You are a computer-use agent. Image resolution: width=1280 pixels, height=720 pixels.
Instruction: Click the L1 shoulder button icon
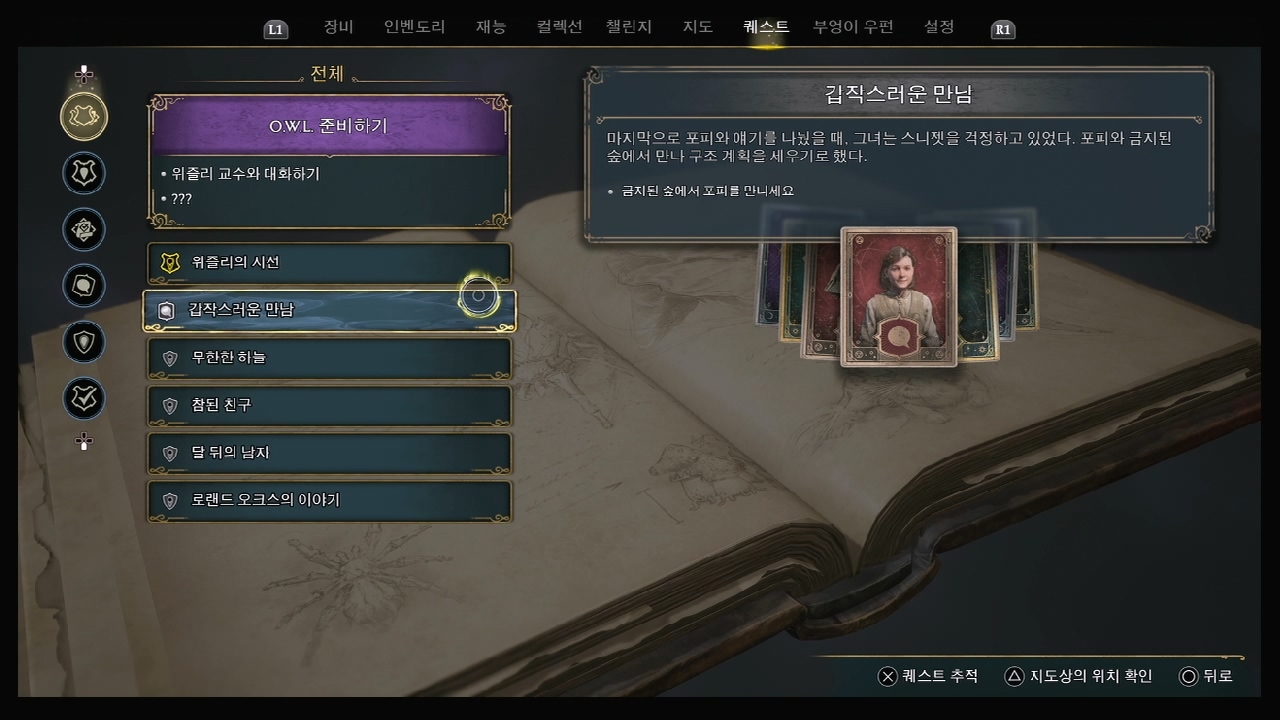click(275, 29)
